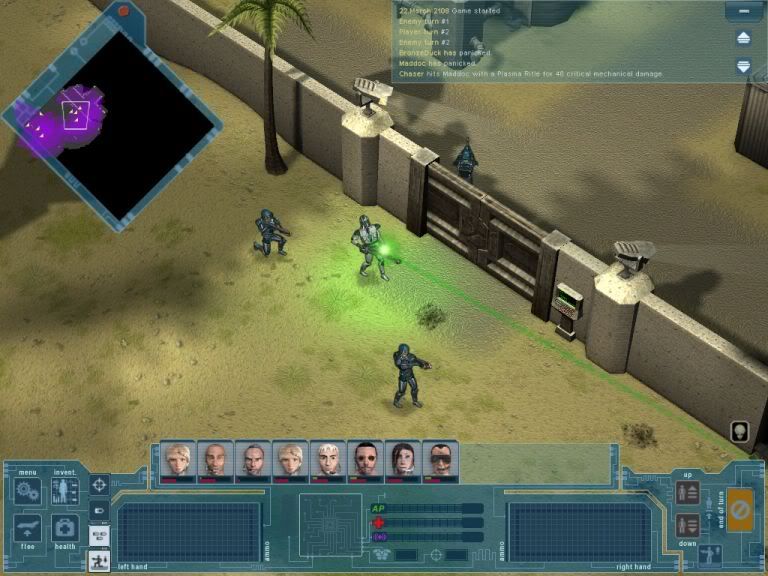Toggle the lightbulb icon above the panel
This screenshot has width=768, height=576.
[741, 431]
